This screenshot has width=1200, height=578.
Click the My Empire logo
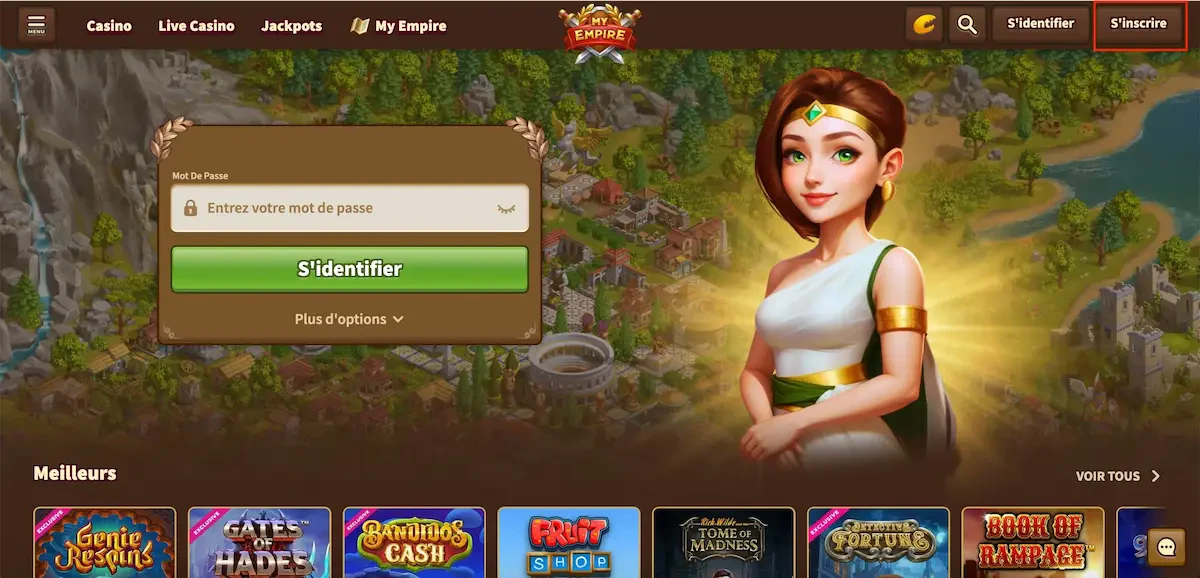point(599,33)
